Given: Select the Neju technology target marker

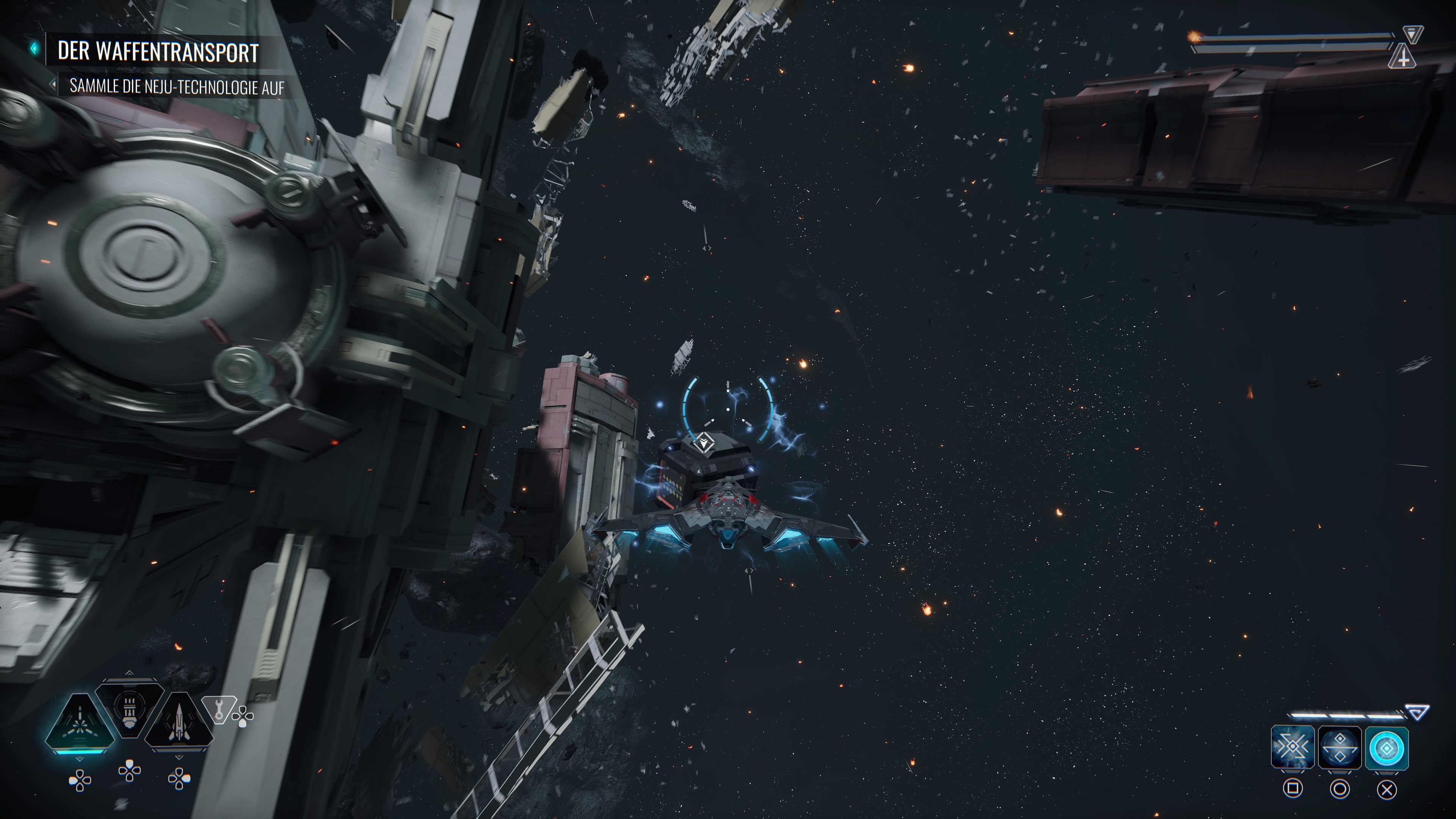Looking at the screenshot, I should click(704, 442).
